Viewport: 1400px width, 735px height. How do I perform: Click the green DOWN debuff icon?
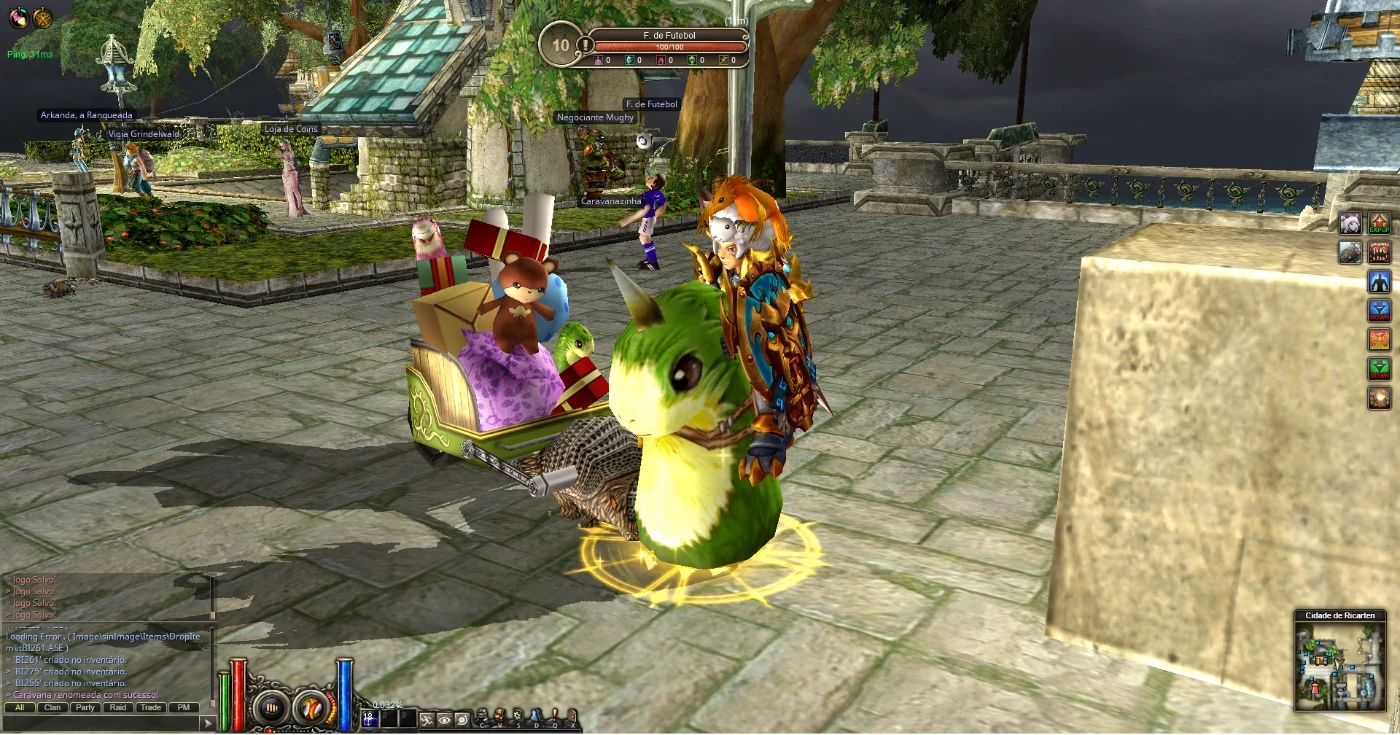1378,368
